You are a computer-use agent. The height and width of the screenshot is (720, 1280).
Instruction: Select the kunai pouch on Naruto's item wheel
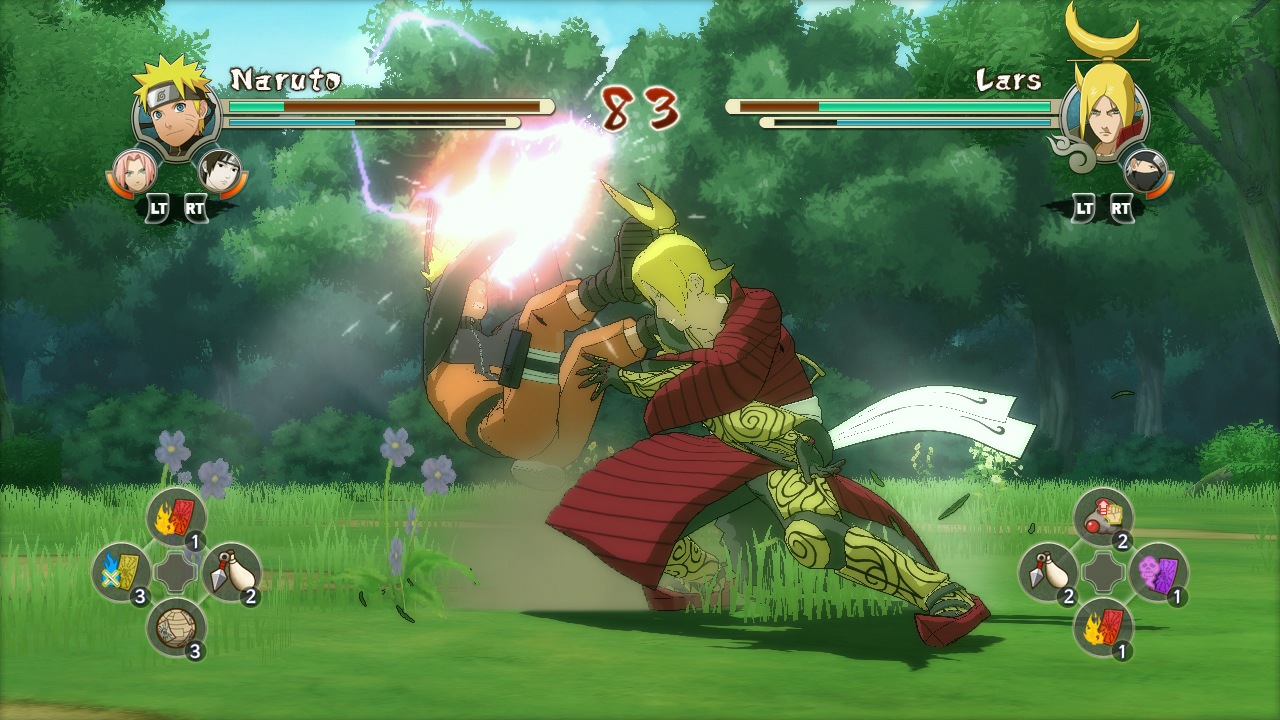coord(230,573)
